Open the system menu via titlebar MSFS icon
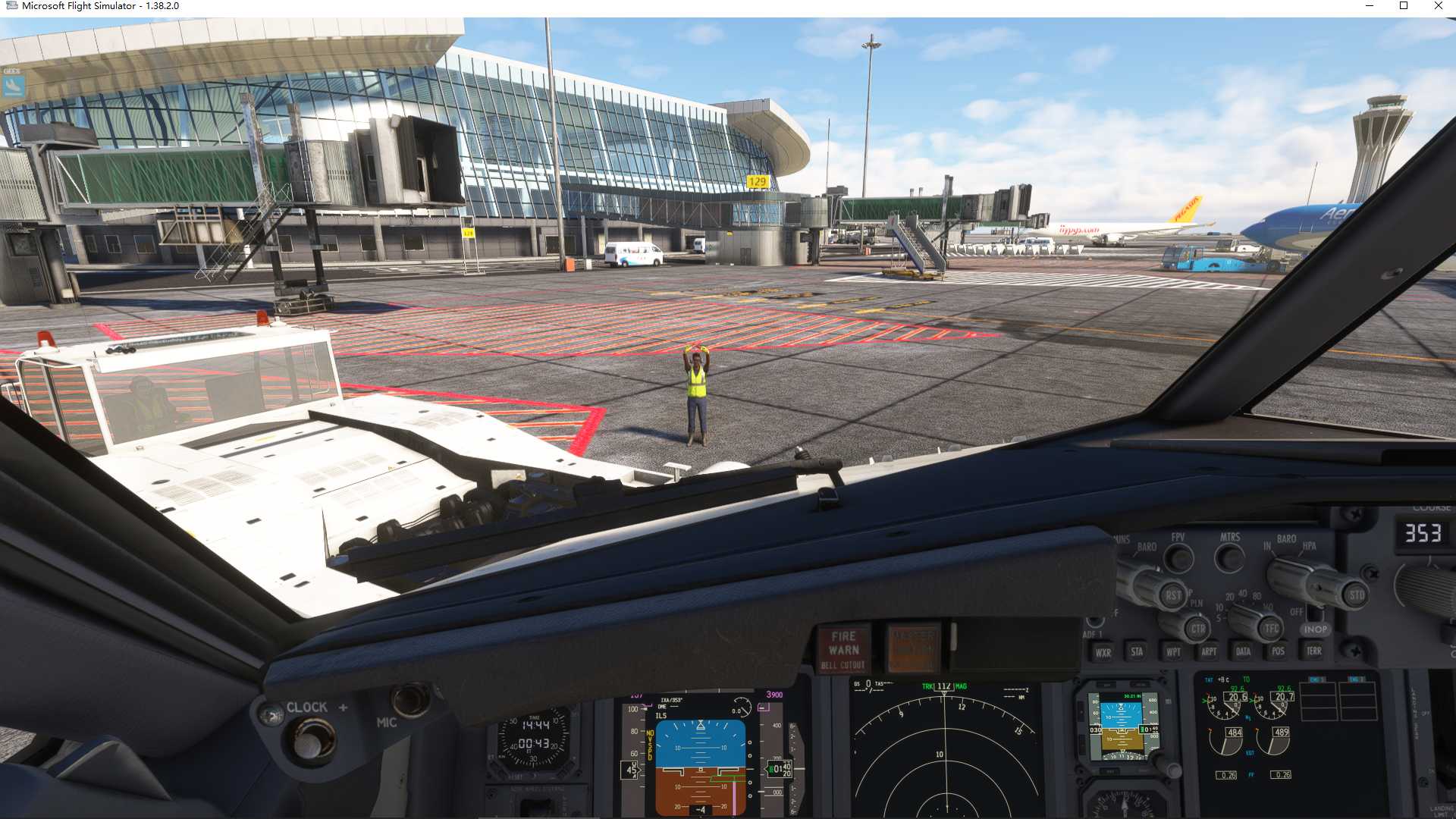1456x819 pixels. (12, 5)
